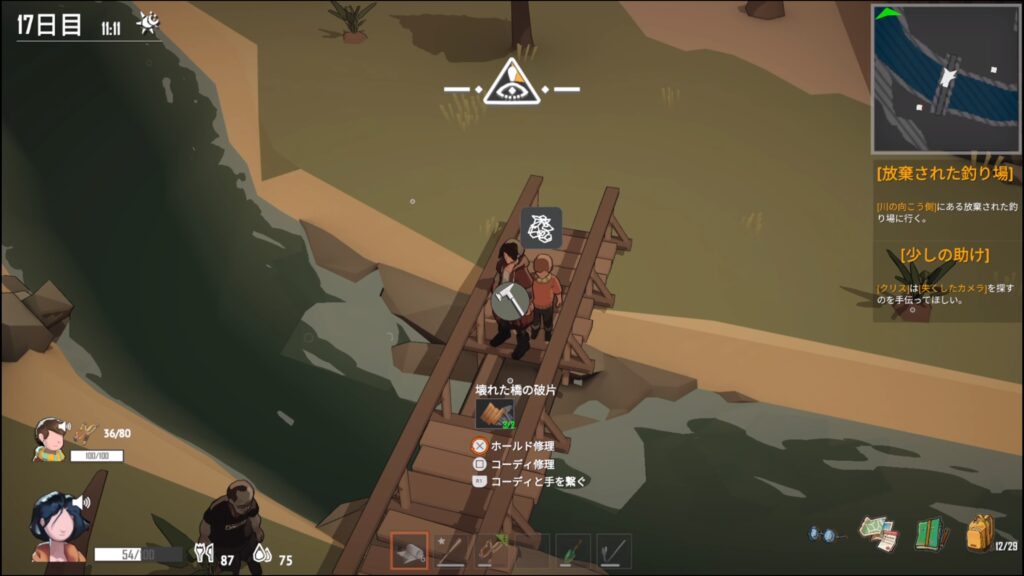This screenshot has height=576, width=1024.
Task: Select the starred stick hotbar slot
Action: coord(451,551)
